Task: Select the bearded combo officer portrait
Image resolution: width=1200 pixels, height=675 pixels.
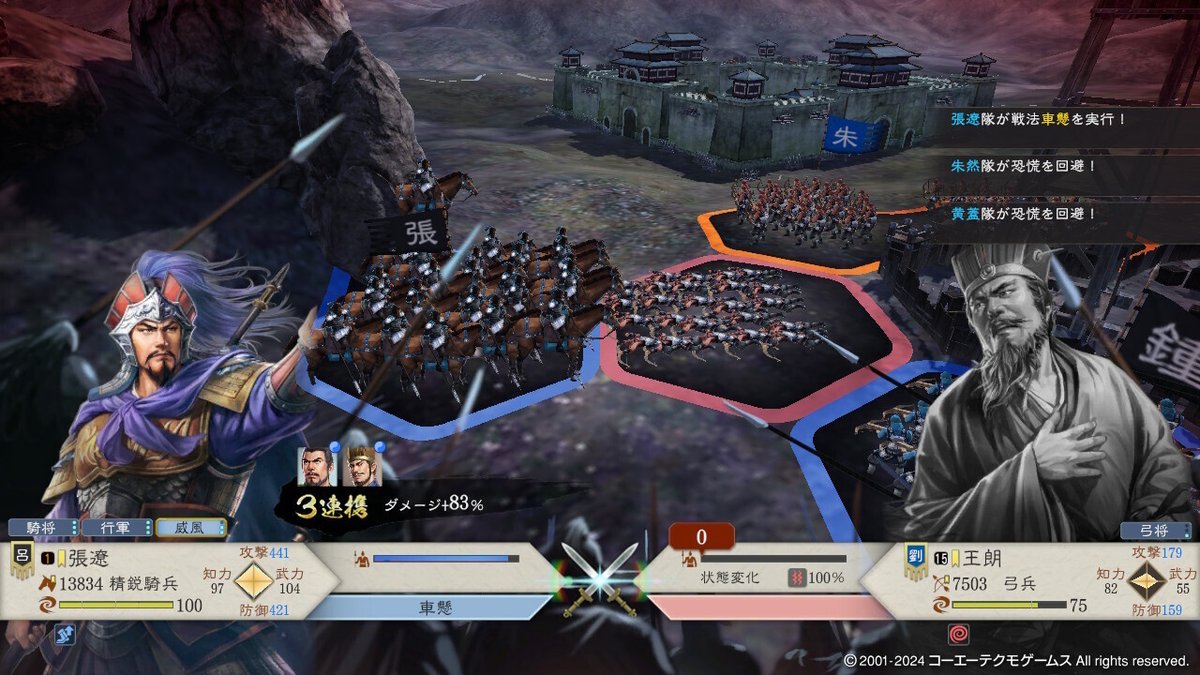Action: click(316, 467)
